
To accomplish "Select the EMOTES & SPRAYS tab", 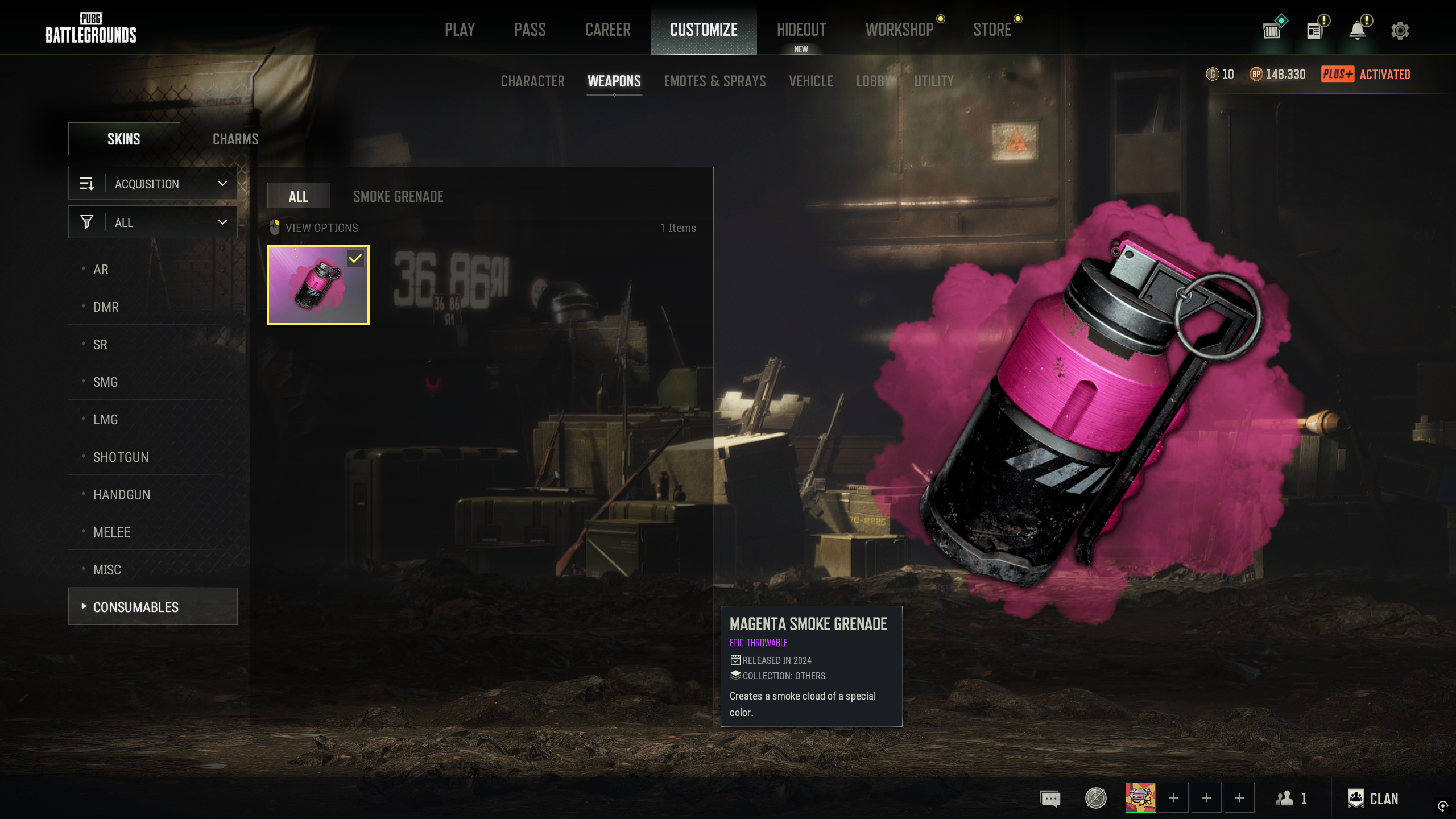I will (714, 81).
